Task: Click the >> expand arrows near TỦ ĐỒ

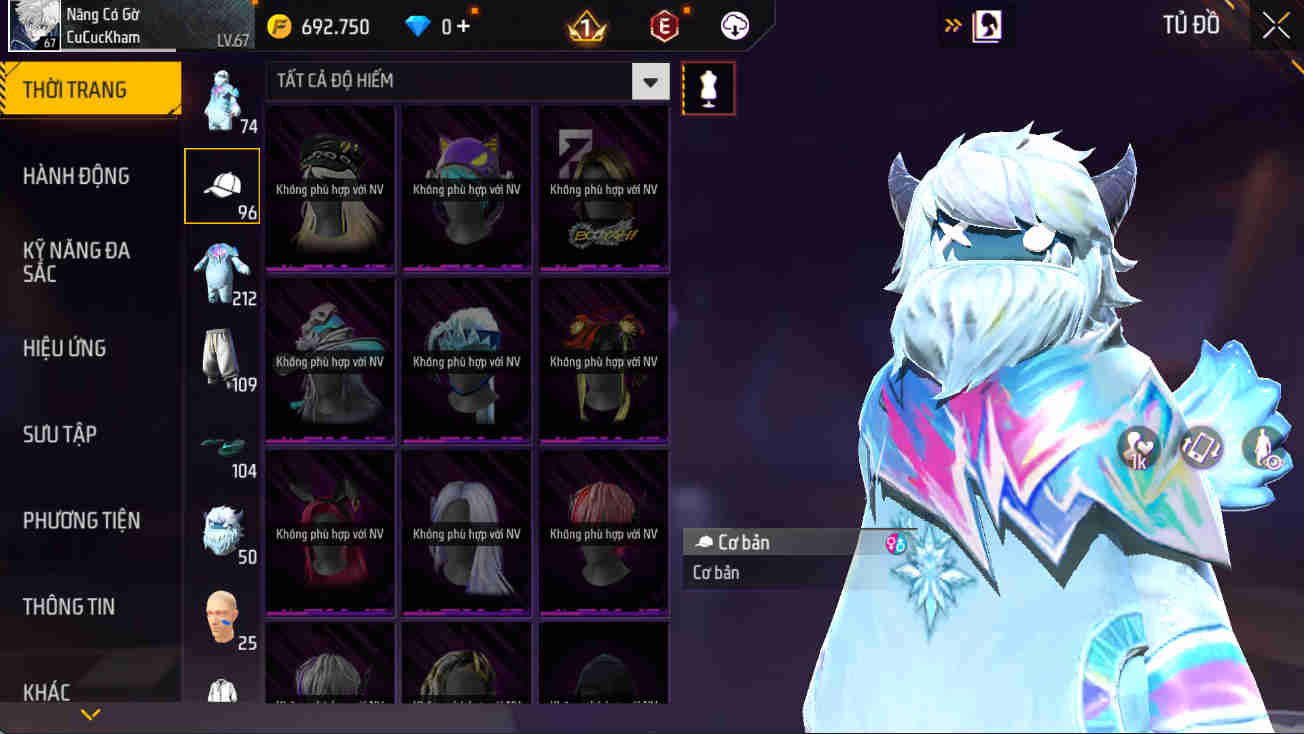Action: (x=951, y=24)
